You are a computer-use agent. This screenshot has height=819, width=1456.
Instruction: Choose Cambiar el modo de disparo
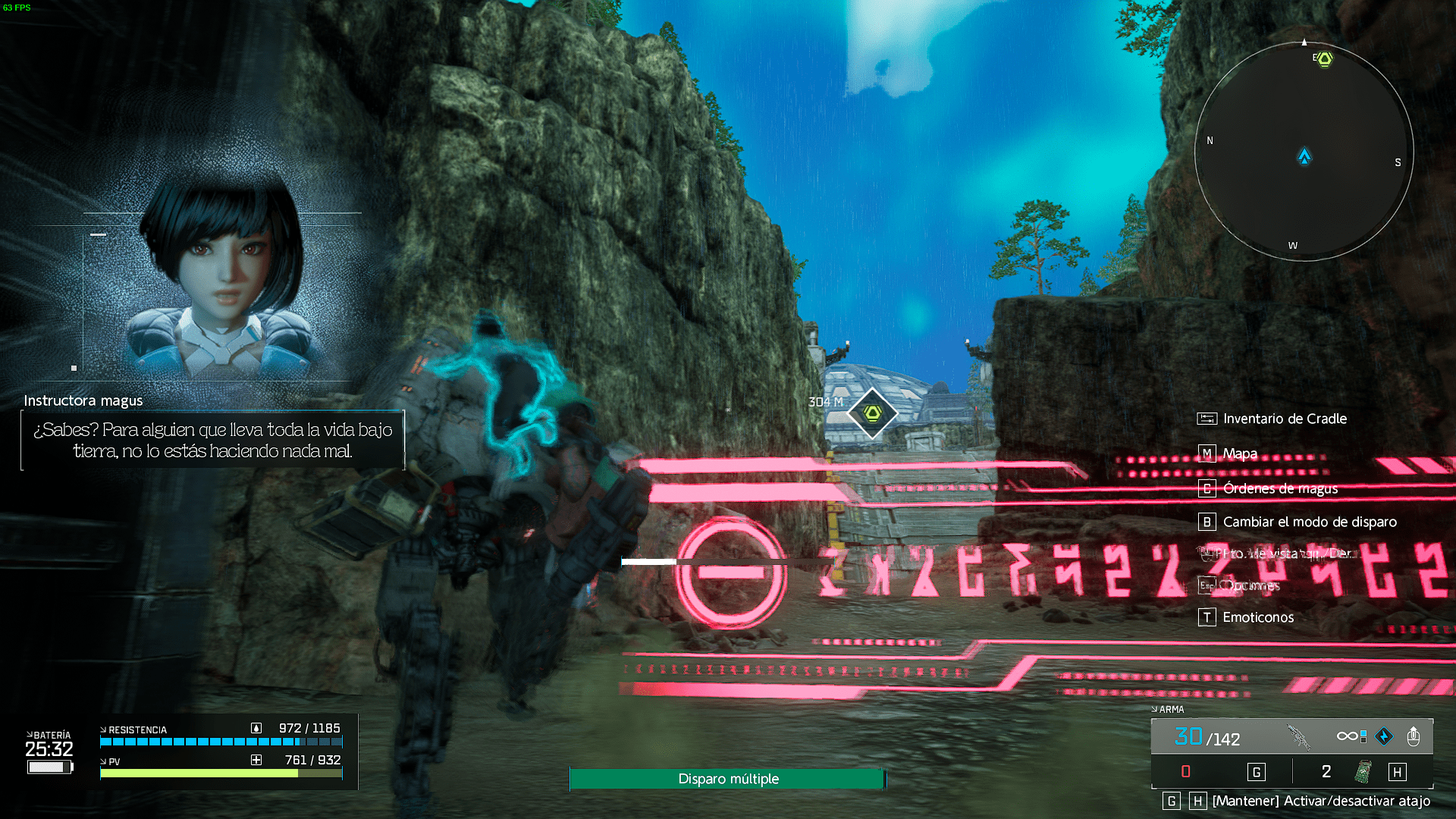point(1309,522)
